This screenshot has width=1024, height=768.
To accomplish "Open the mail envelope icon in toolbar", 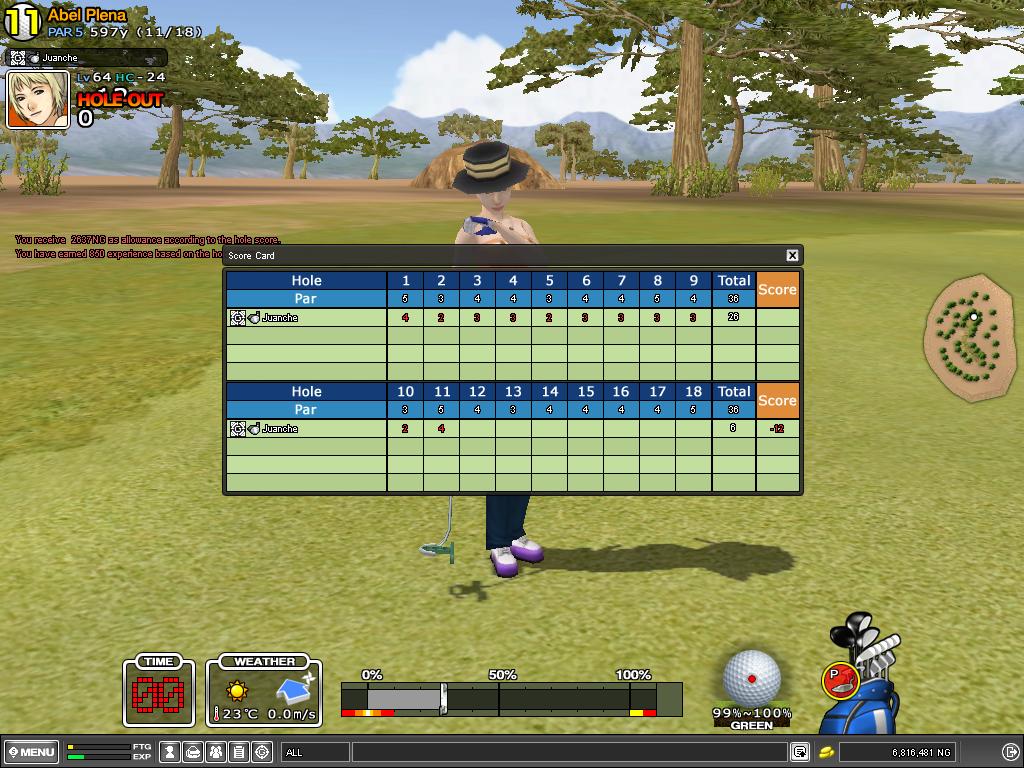I will click(x=193, y=752).
